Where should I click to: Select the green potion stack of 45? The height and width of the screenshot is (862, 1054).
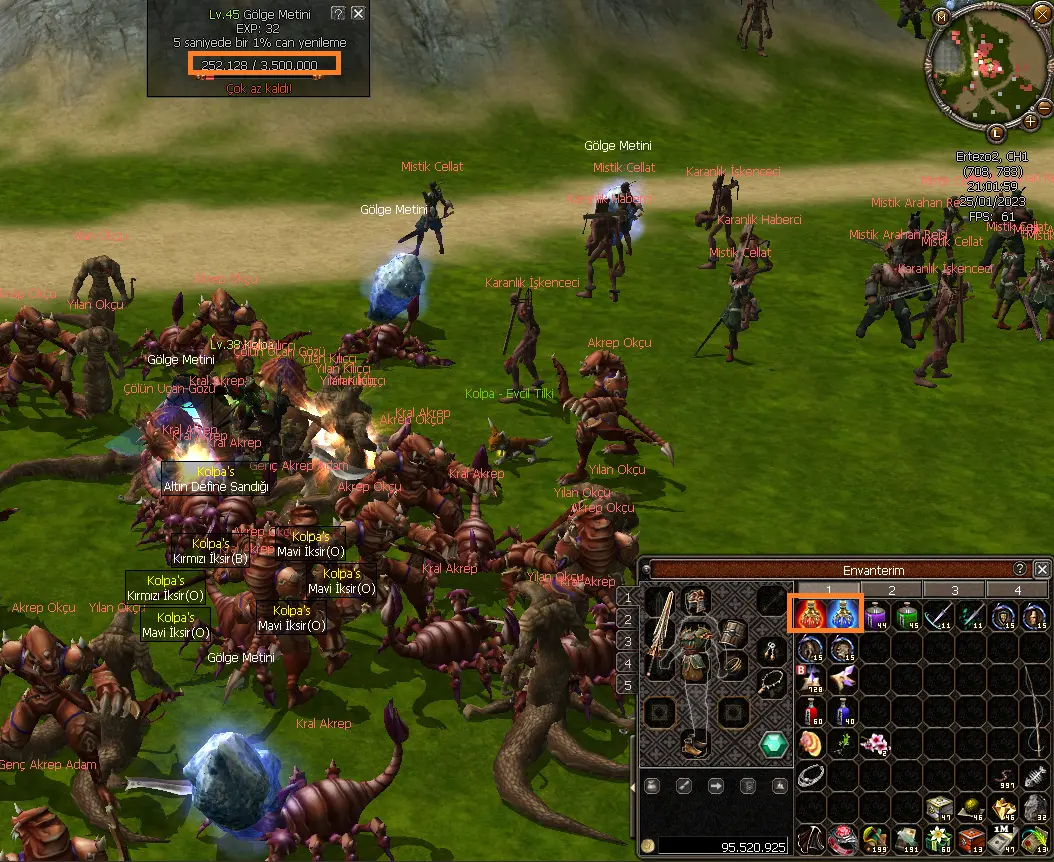pos(907,615)
